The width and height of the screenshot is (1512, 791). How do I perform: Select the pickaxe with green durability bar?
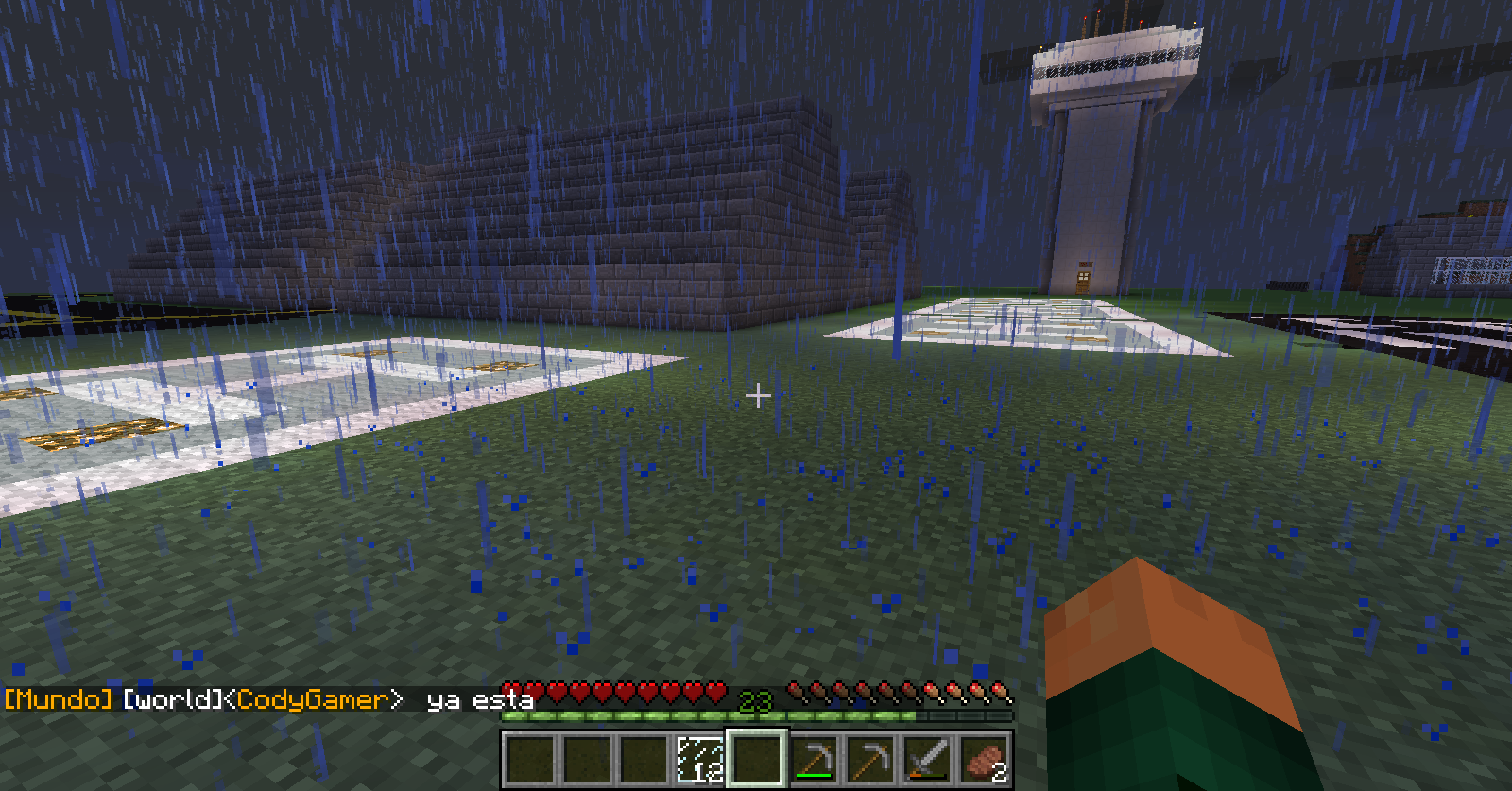click(814, 758)
